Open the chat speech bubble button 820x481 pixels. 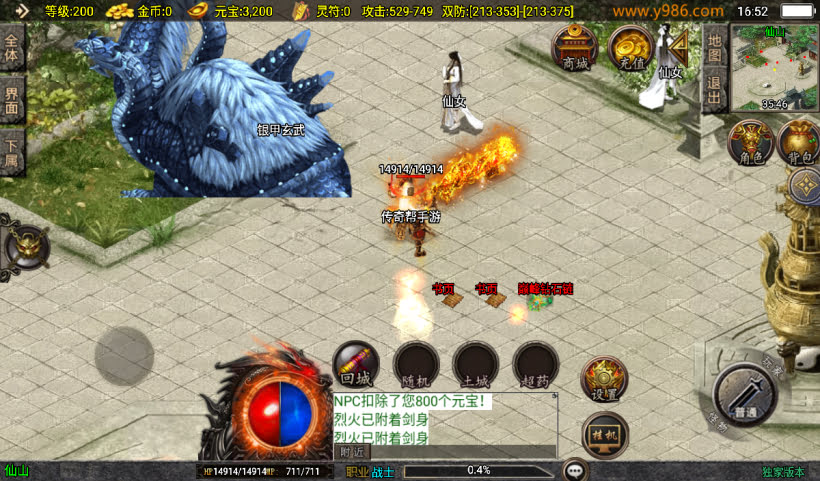575,470
